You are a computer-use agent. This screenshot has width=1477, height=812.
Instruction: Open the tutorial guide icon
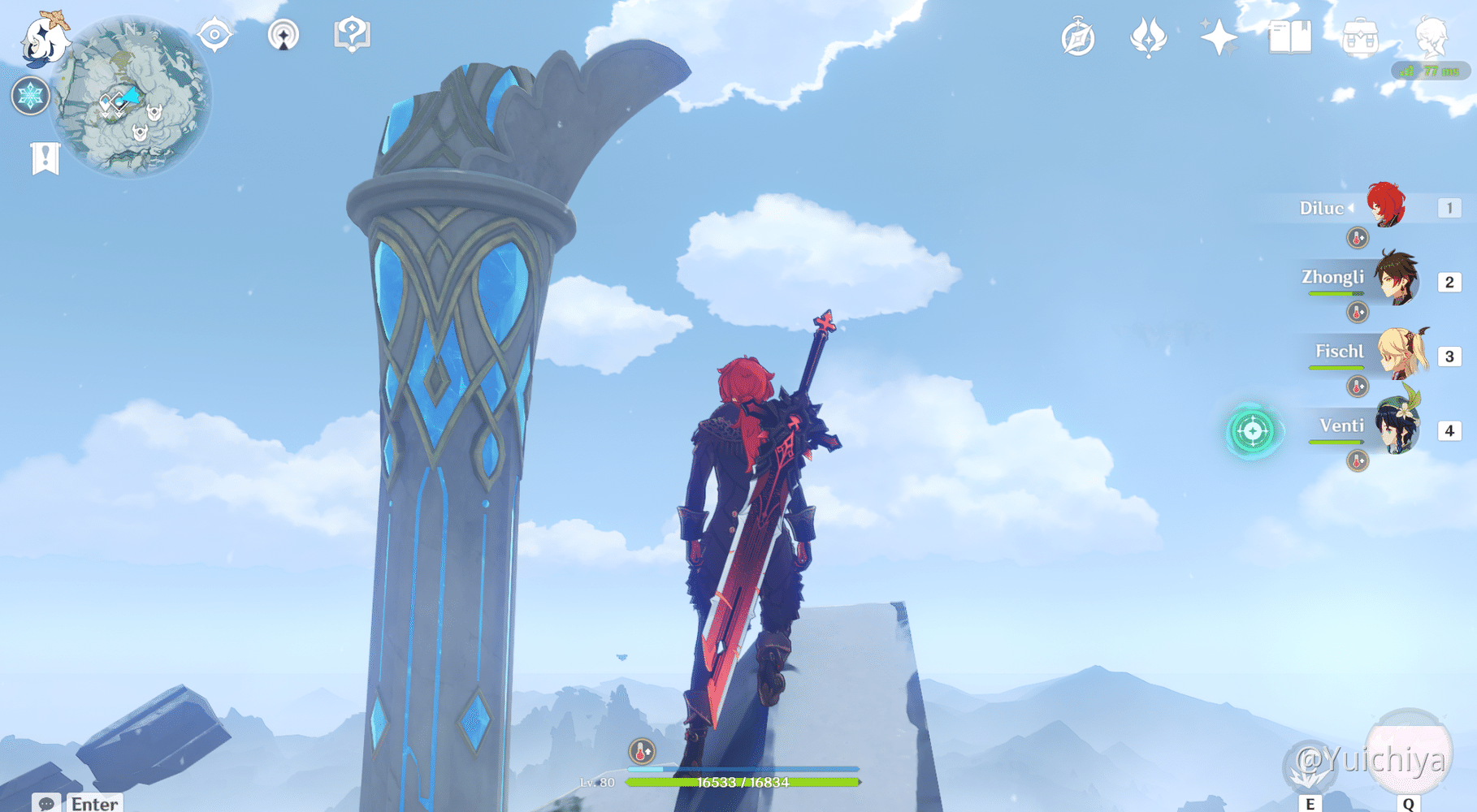point(350,34)
